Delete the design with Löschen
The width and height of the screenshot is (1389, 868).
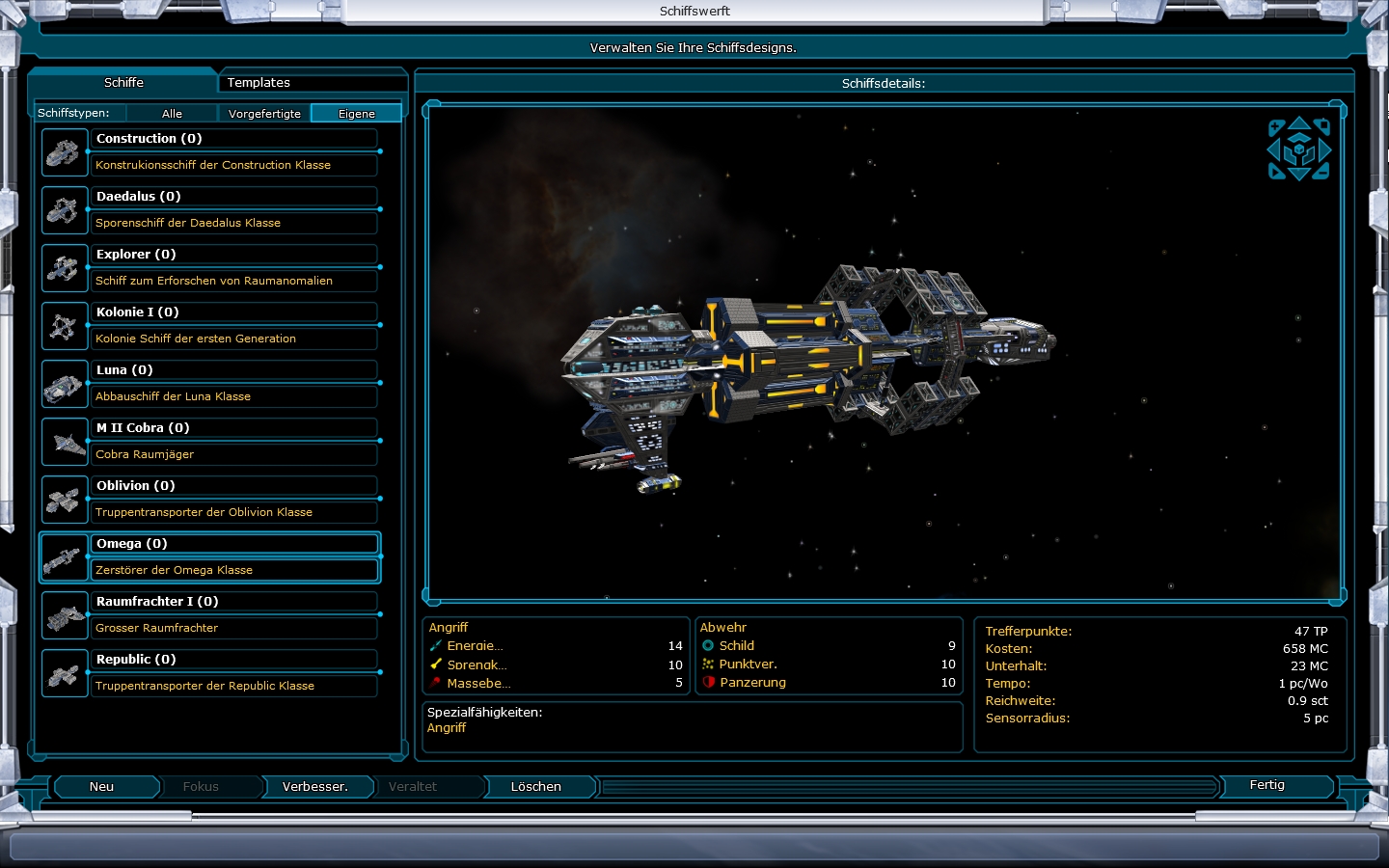pyautogui.click(x=535, y=787)
